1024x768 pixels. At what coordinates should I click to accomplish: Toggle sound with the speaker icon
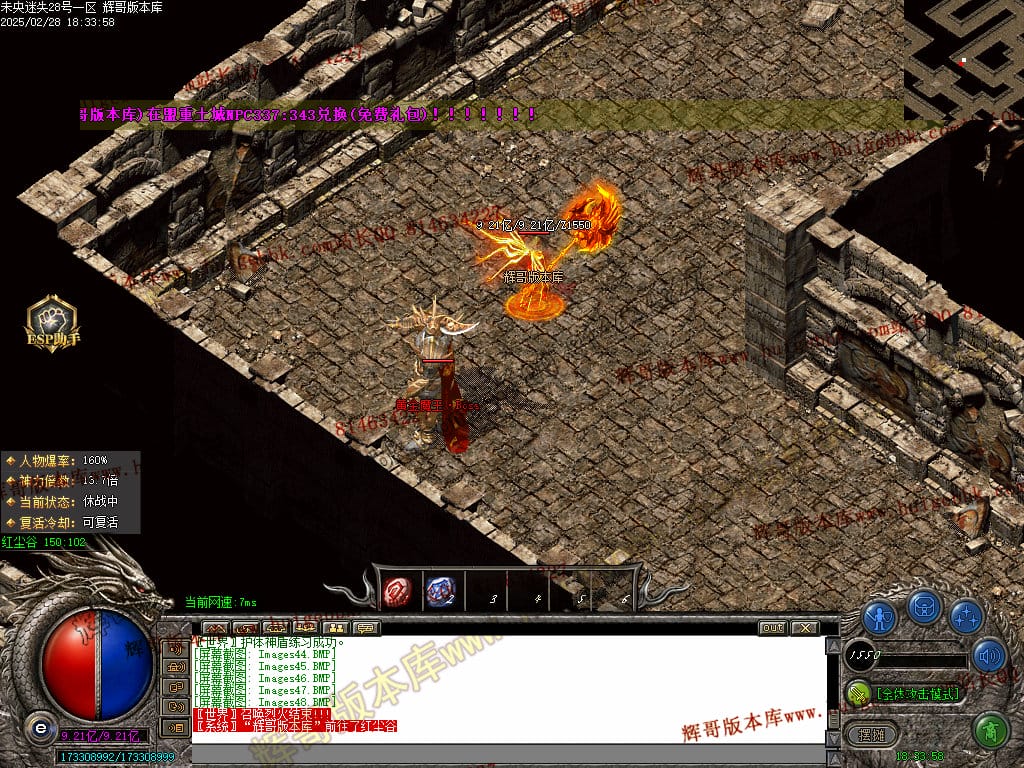point(989,655)
